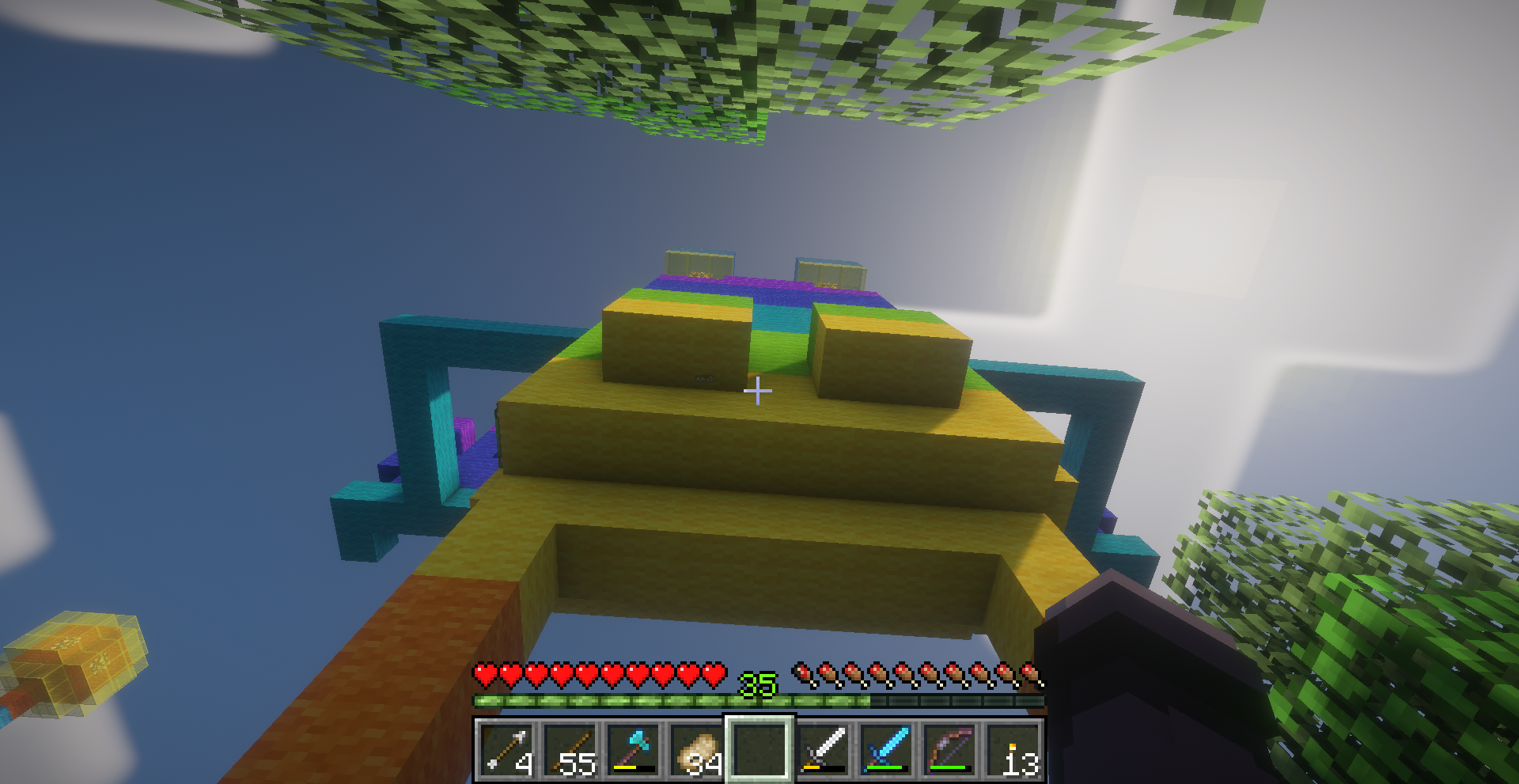Equip the diamond axe from the hotbar
Viewport: 1519px width, 784px height.
[633, 749]
